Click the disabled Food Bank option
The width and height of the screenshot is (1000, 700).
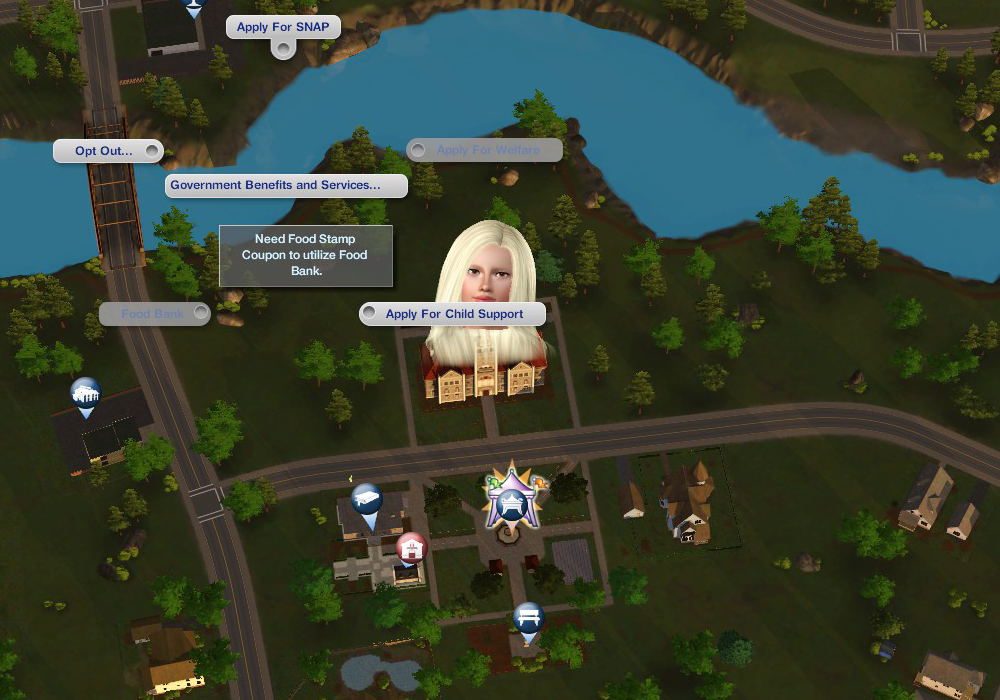click(153, 314)
